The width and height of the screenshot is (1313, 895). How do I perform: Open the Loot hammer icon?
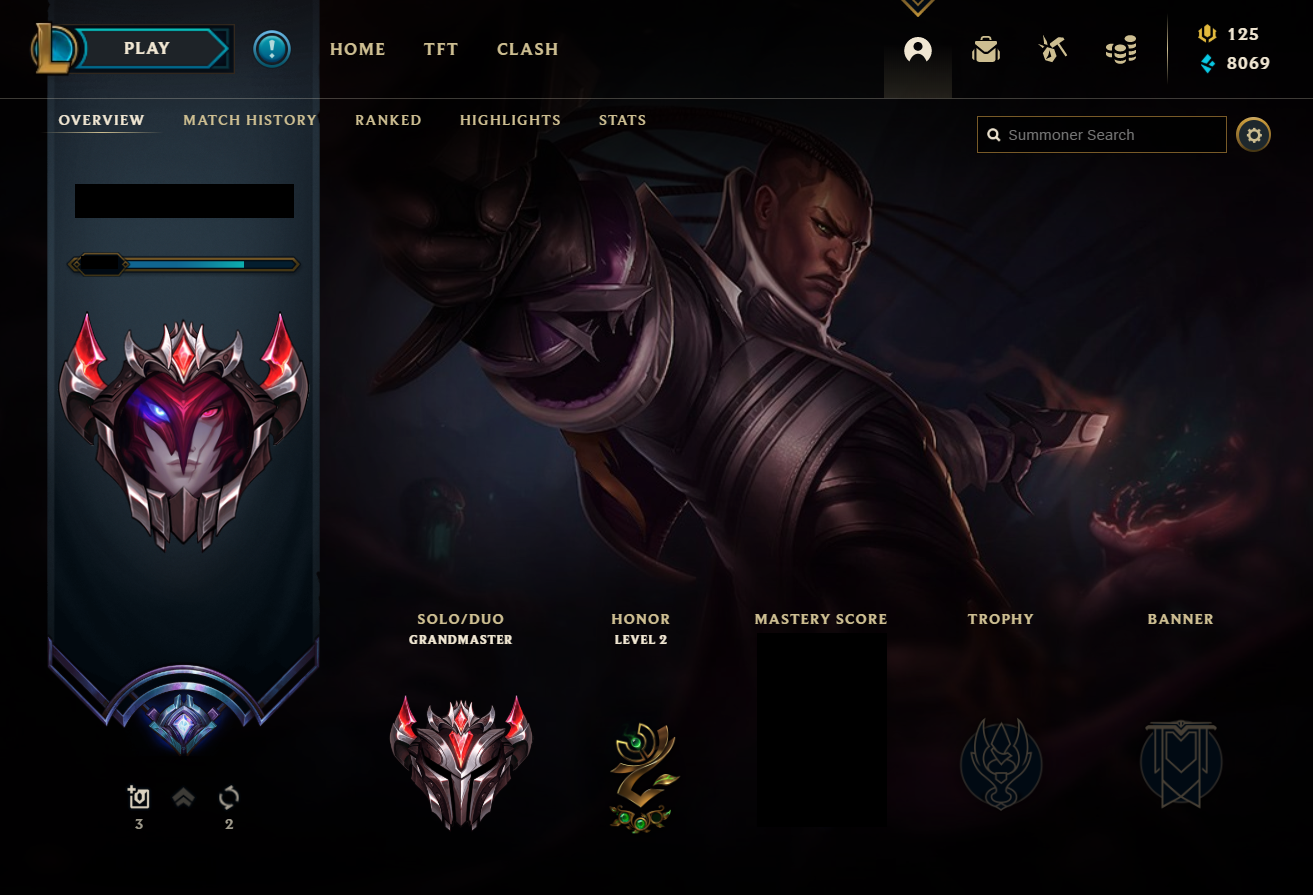point(1052,49)
